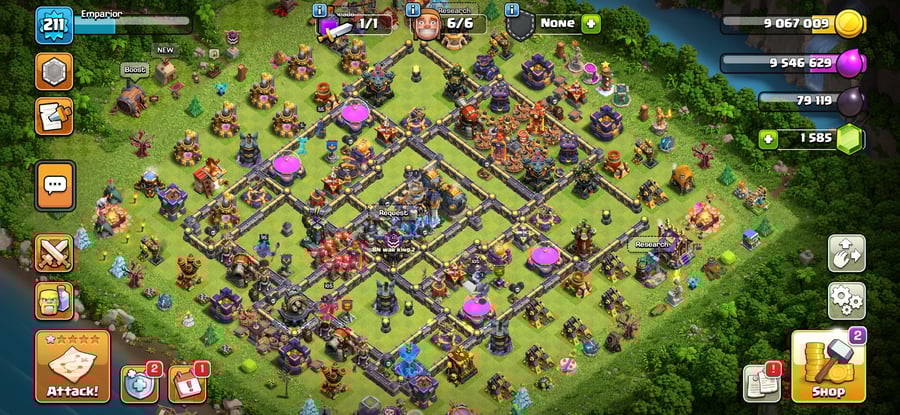Tap the Request bubble over the Clan Castle
This screenshot has height=415, width=900.
pyautogui.click(x=393, y=212)
